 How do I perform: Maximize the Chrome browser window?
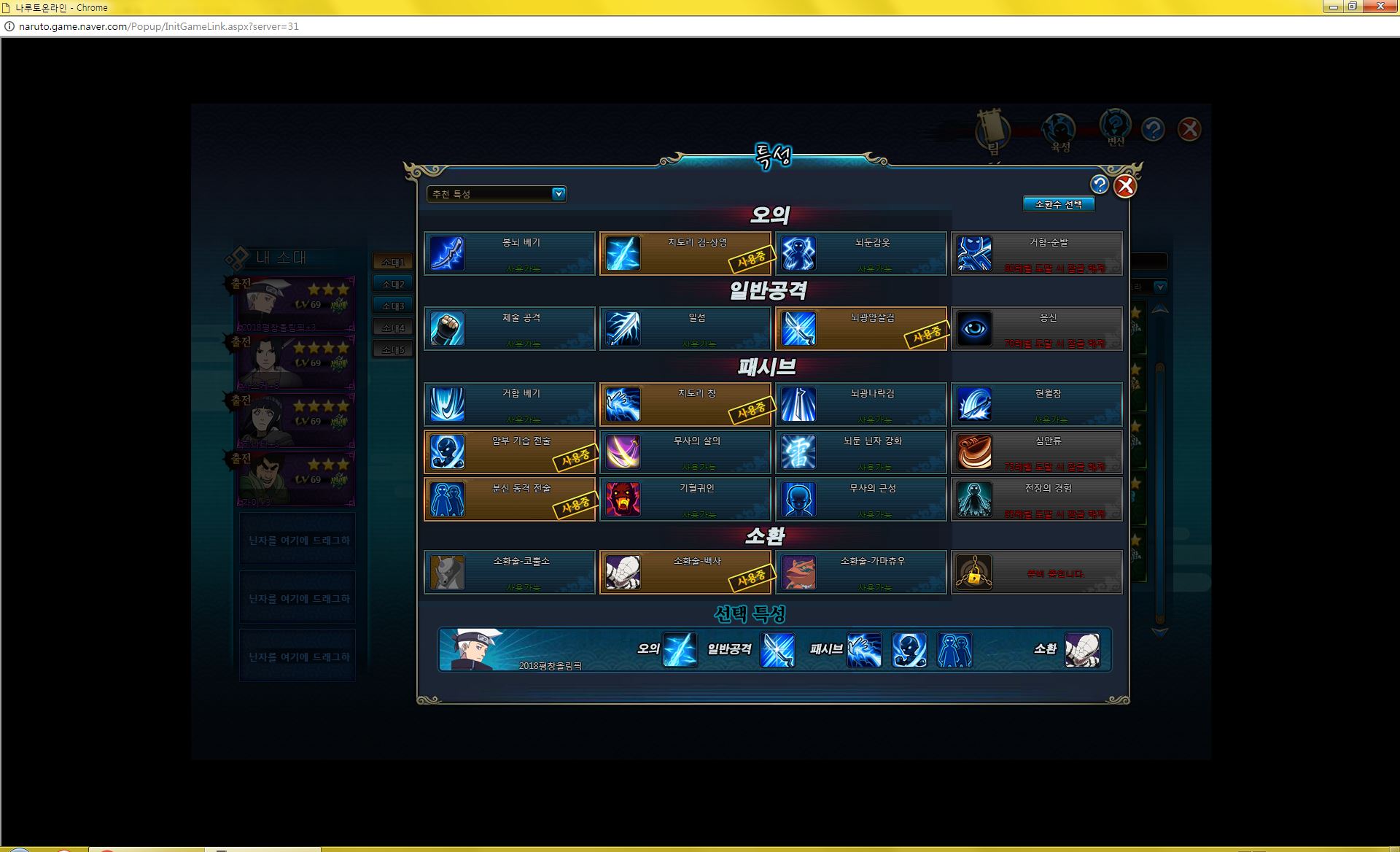point(1352,7)
